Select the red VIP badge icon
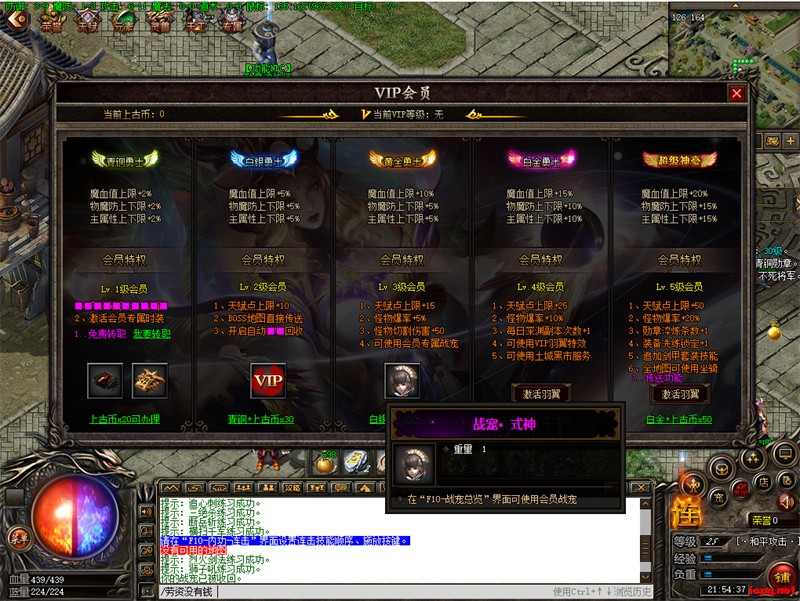The image size is (800, 601). 268,381
